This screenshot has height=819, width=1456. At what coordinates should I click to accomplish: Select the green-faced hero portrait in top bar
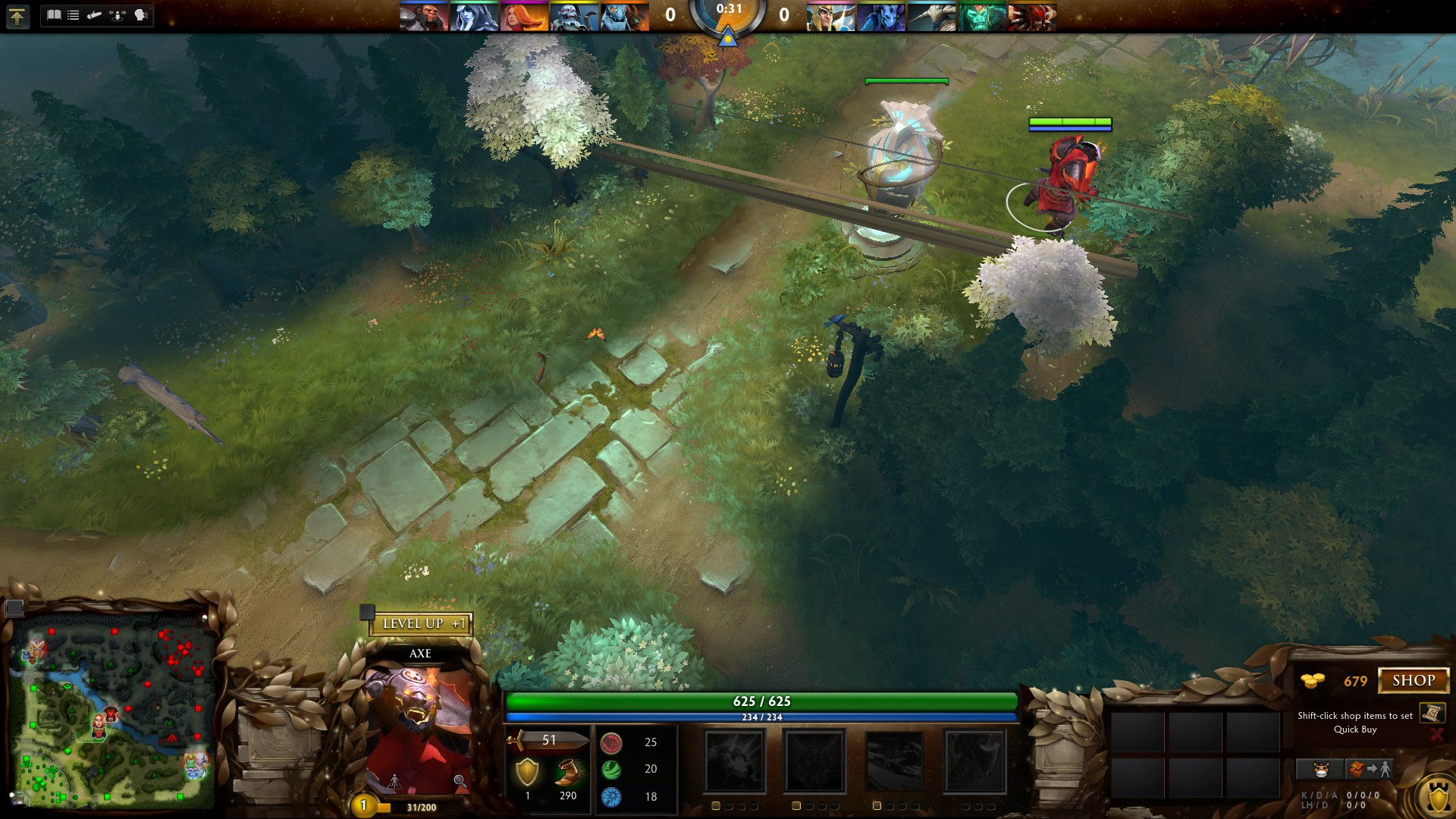(x=982, y=17)
